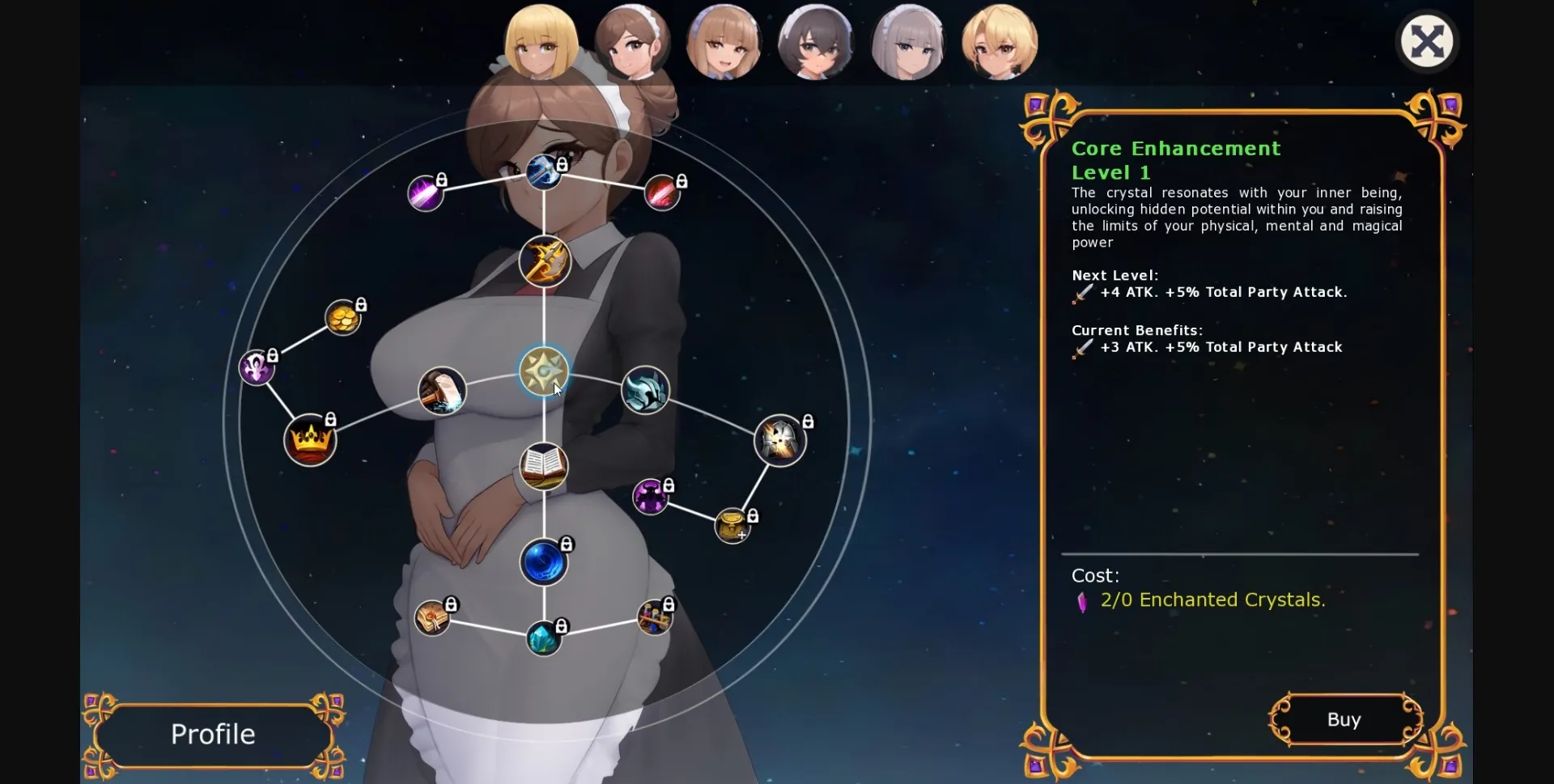Select the leftmost blonde maid portrait

pyautogui.click(x=543, y=42)
